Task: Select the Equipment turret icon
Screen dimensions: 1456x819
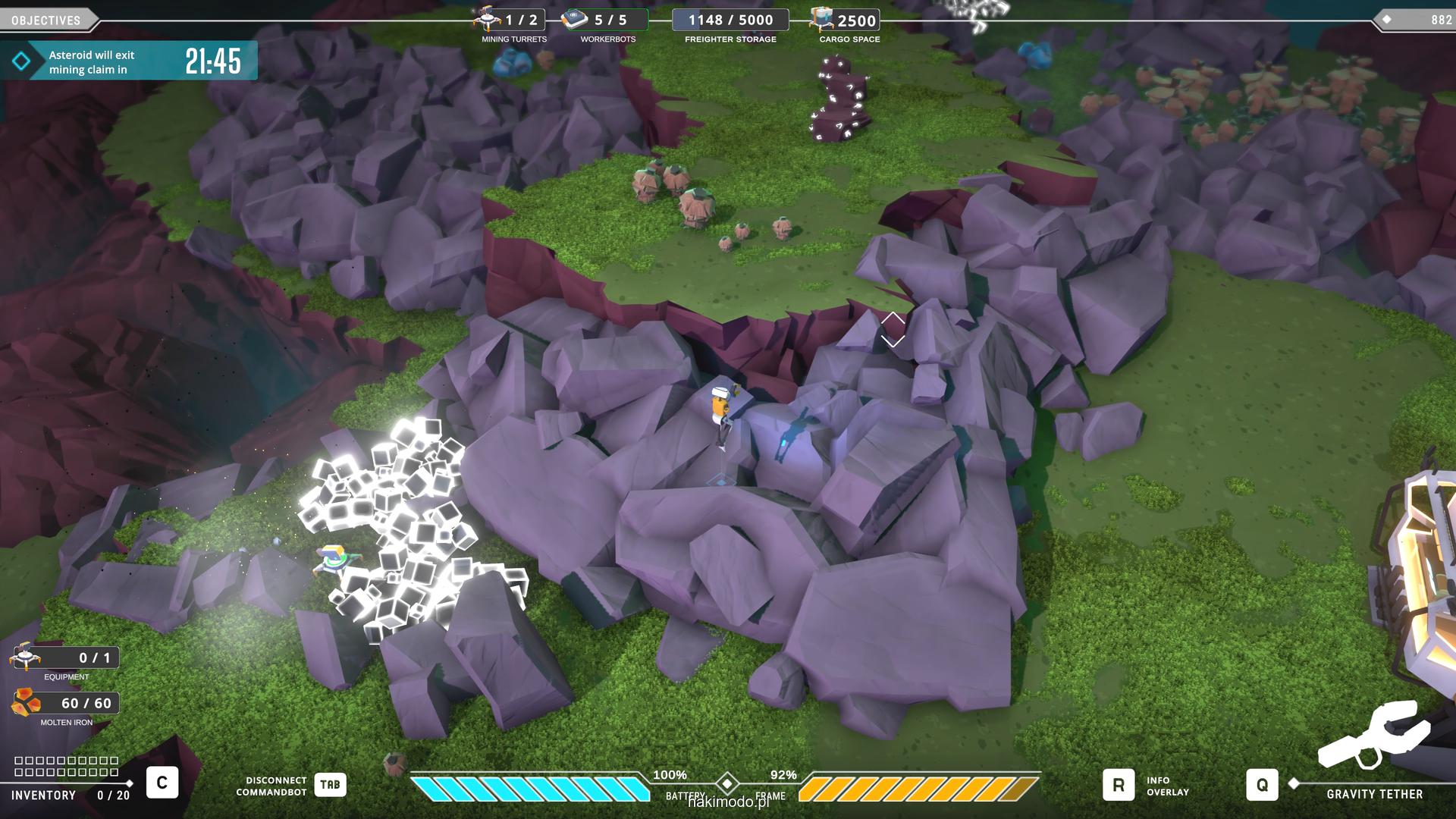Action: click(24, 657)
